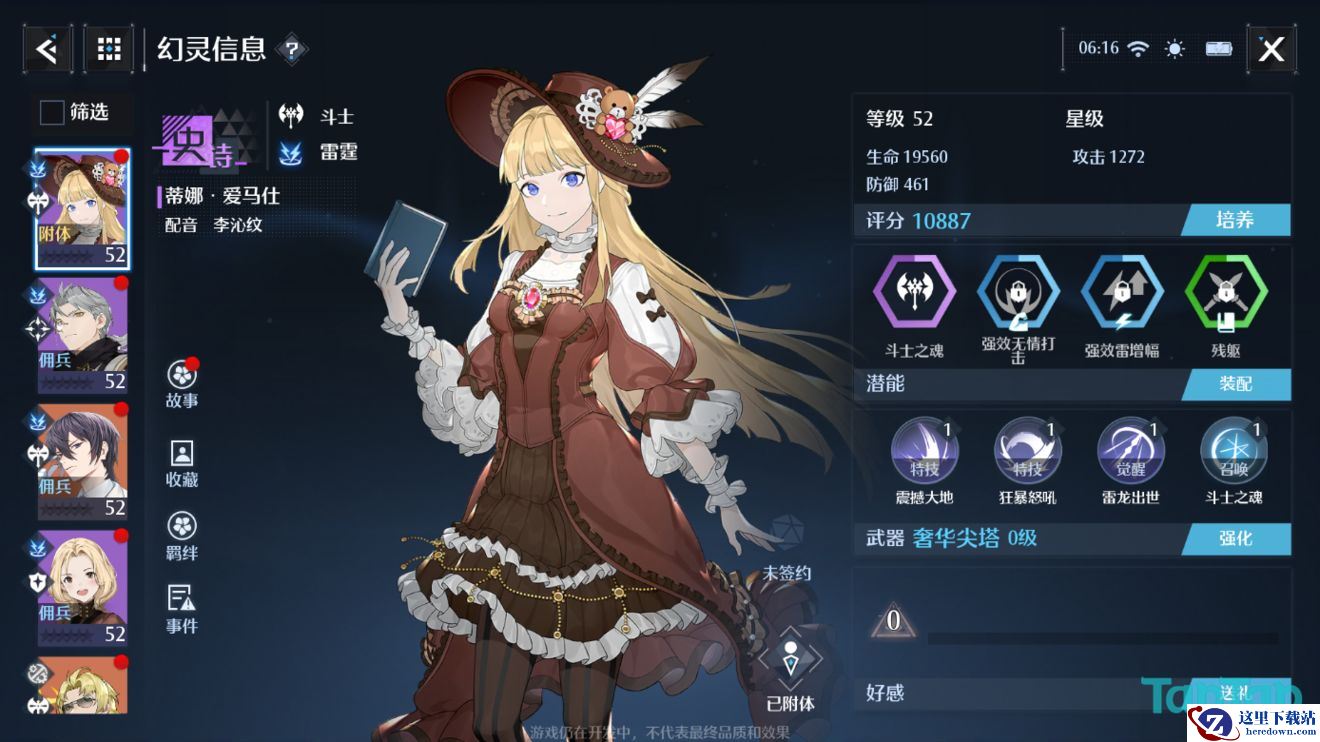Choose the gray-haired mercenary with glasses
1320x742 pixels.
[82, 335]
